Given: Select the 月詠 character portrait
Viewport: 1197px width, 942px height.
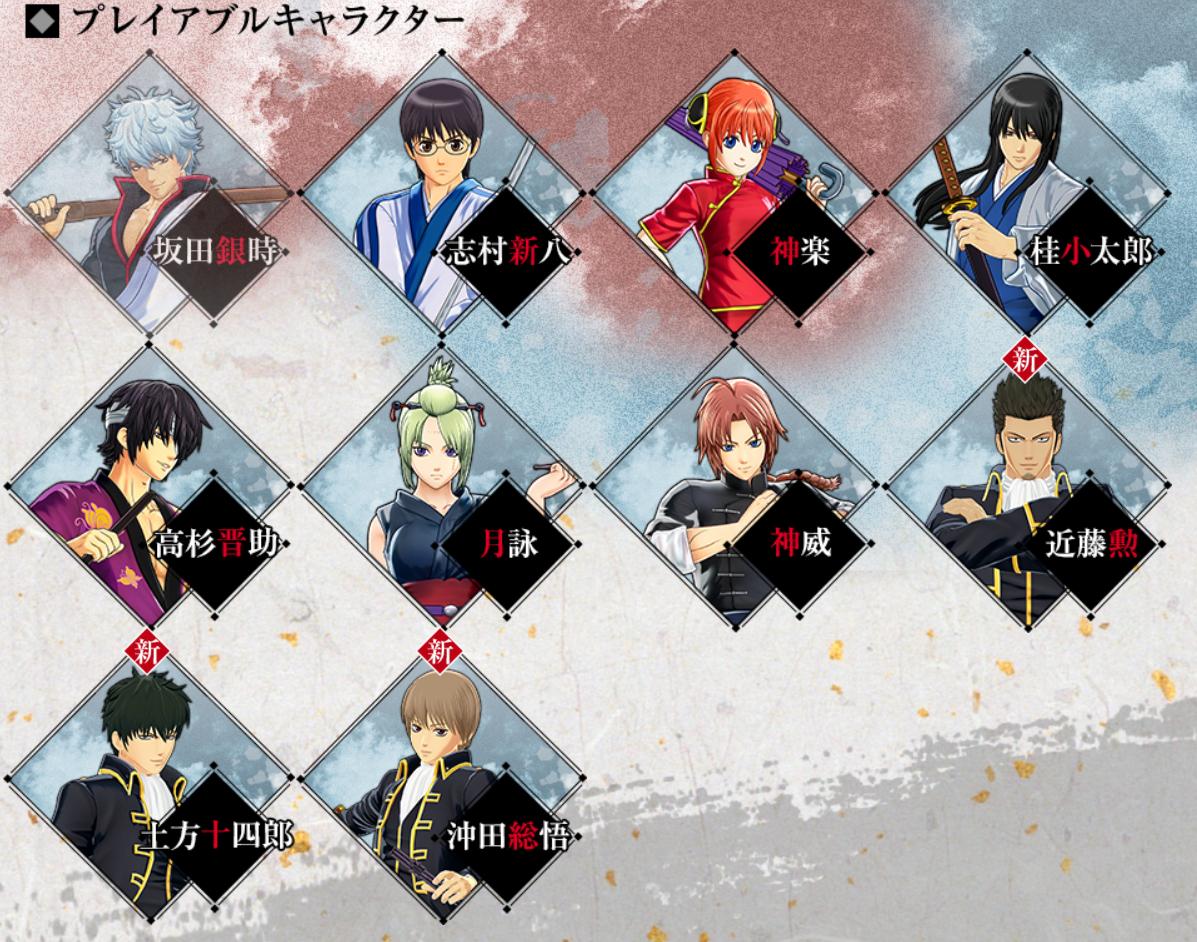Looking at the screenshot, I should pos(441,487).
